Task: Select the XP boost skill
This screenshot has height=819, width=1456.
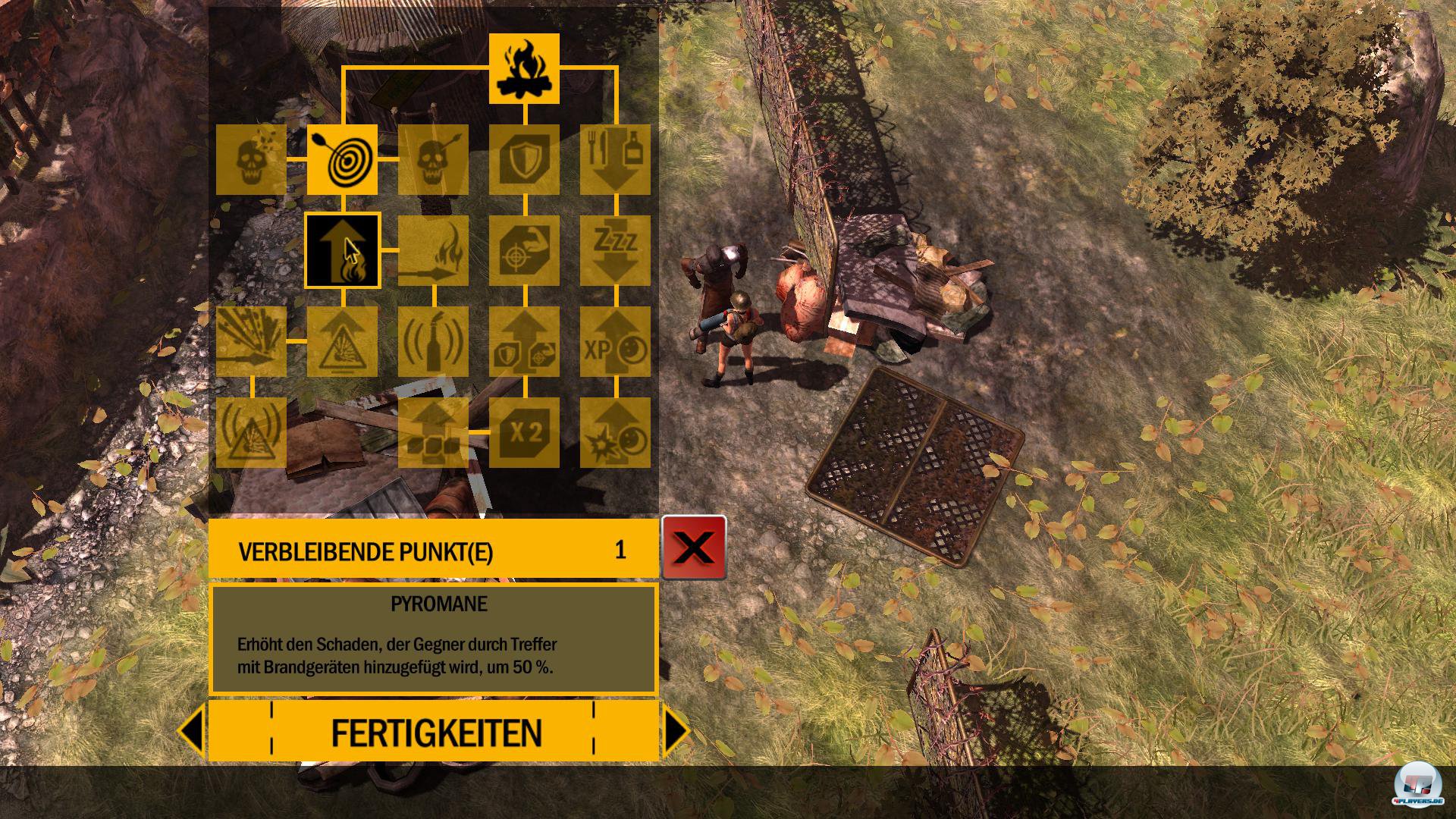Action: click(616, 343)
